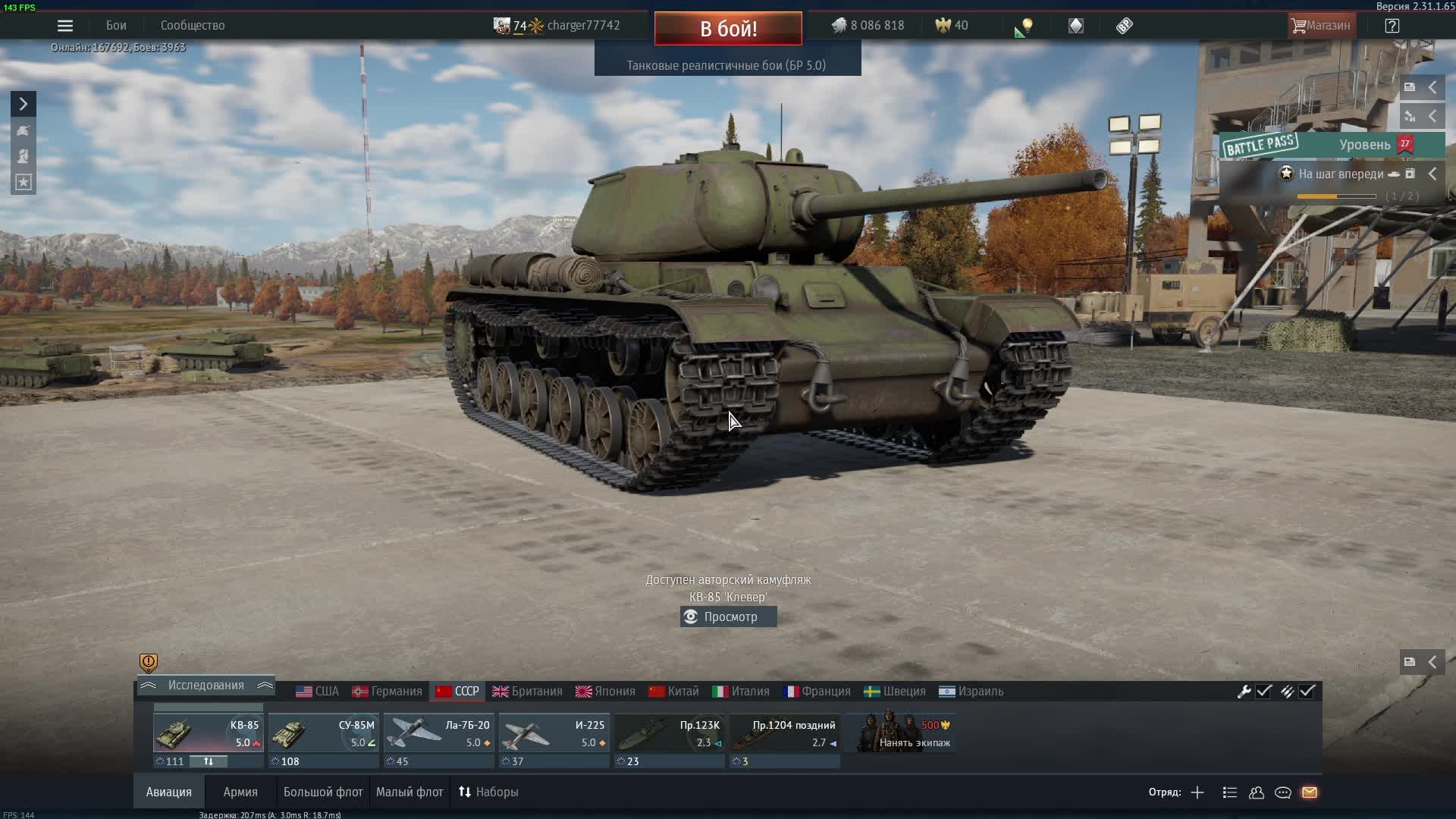1456x819 pixels.
Task: Switch to the Армия preset tab
Action: point(240,792)
